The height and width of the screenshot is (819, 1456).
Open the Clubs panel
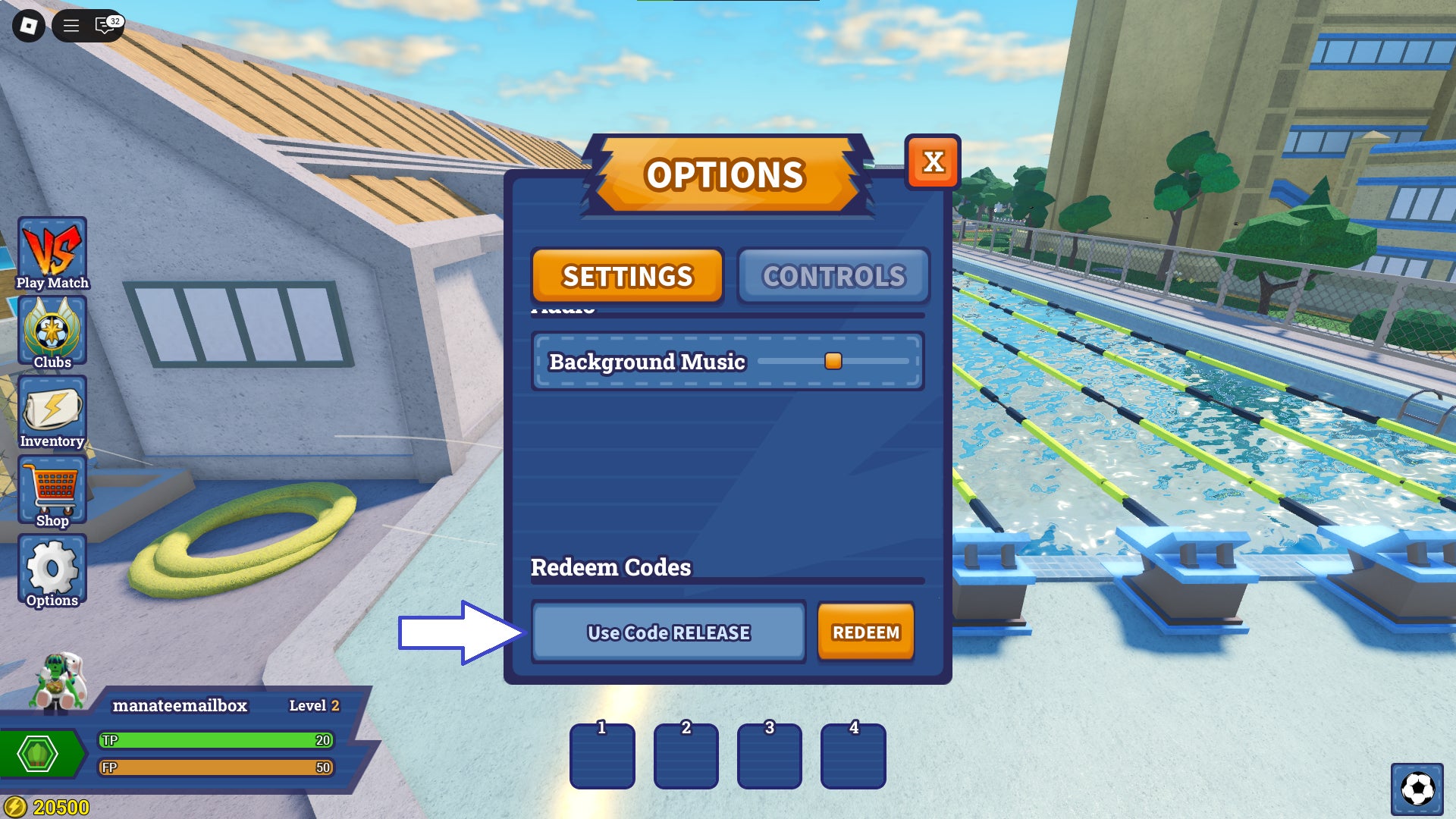(52, 330)
